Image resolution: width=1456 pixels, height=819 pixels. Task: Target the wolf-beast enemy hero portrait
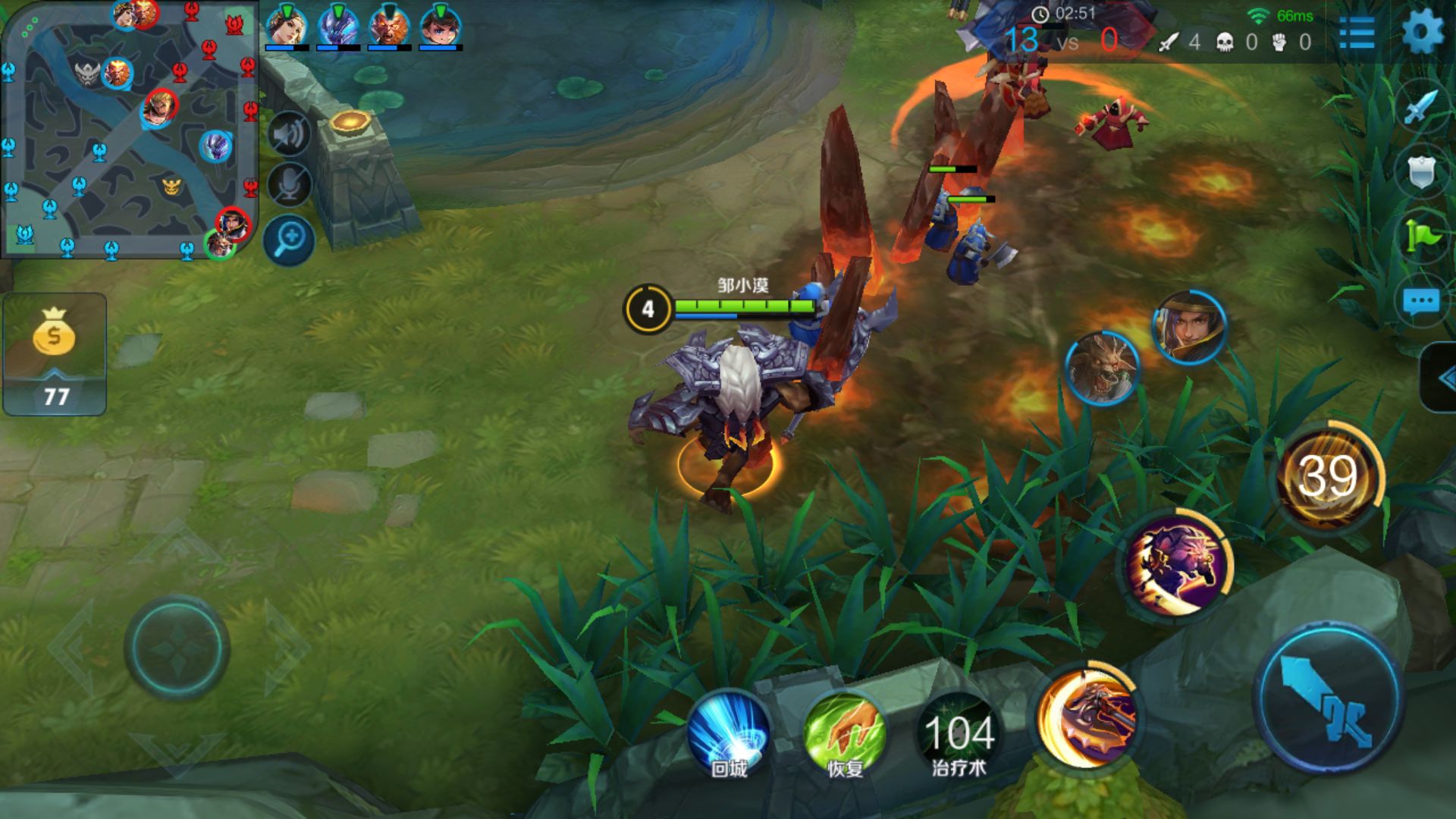[1102, 369]
